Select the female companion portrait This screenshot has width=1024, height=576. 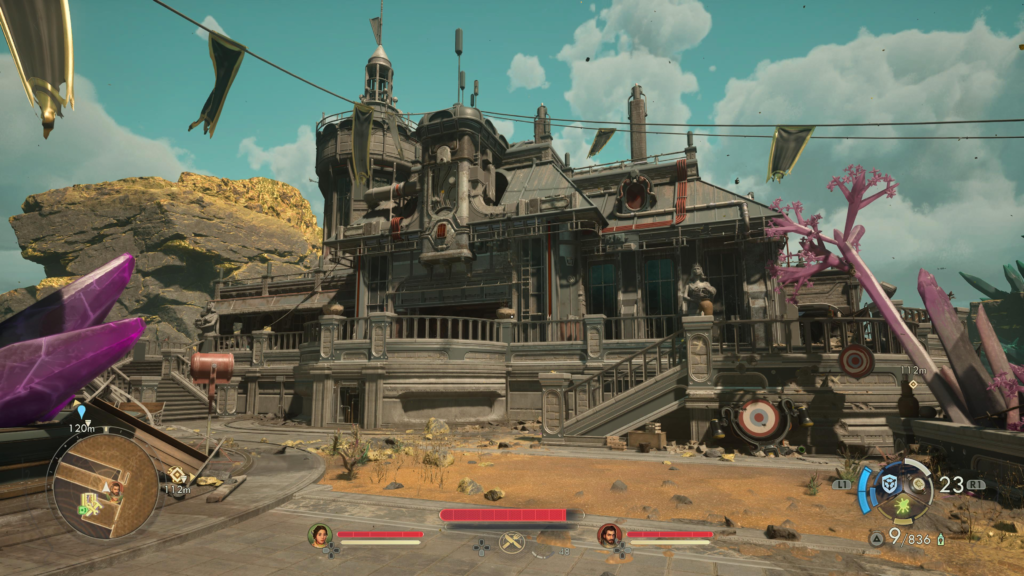click(320, 535)
